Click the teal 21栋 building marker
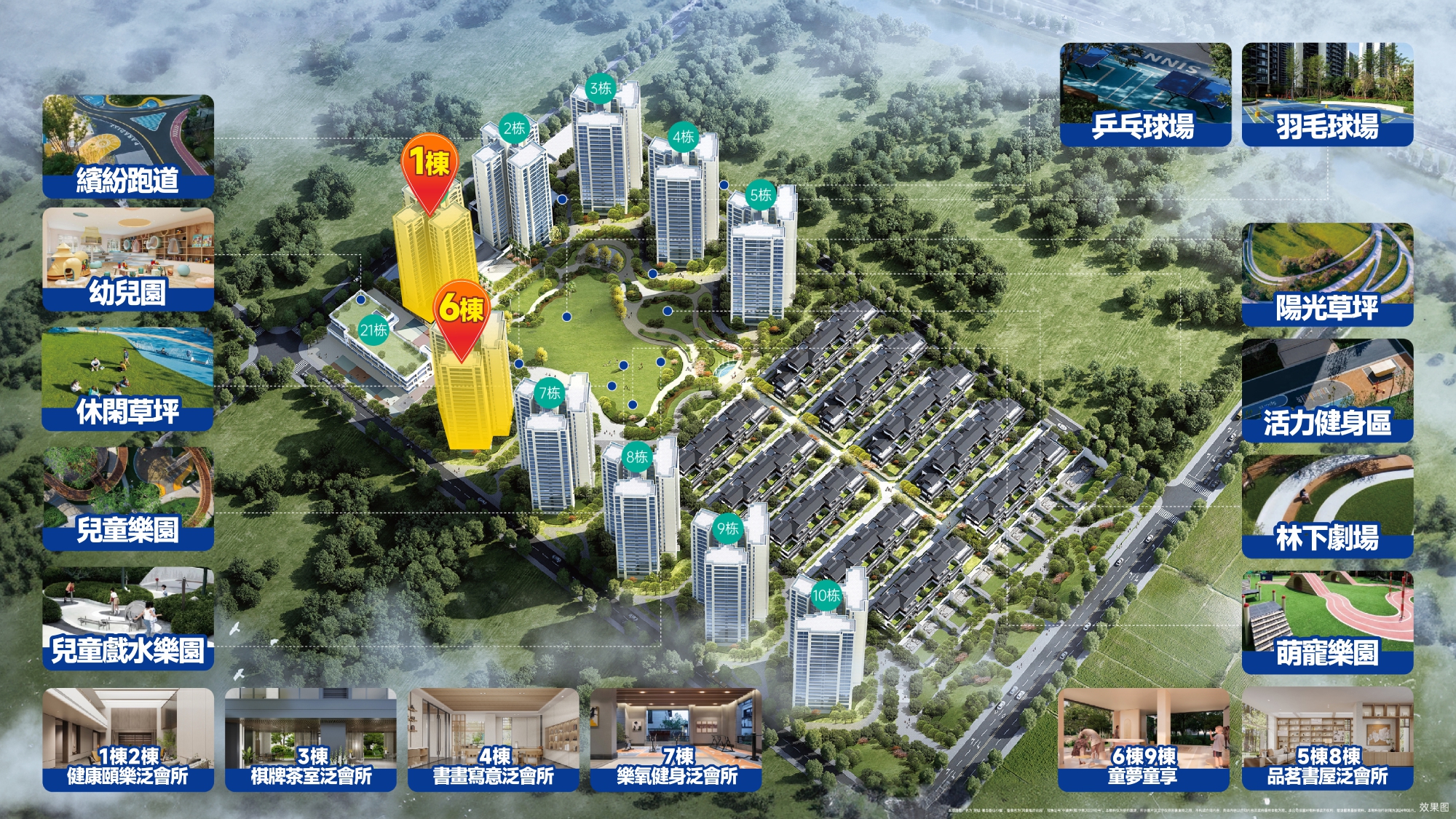This screenshot has width=1456, height=819. click(x=373, y=330)
